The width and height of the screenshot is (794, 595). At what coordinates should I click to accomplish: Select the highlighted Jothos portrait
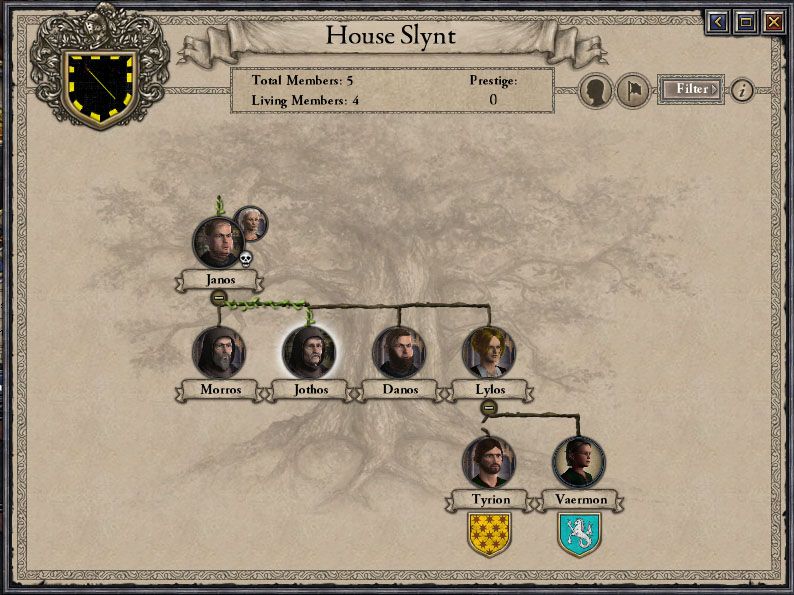pos(308,352)
